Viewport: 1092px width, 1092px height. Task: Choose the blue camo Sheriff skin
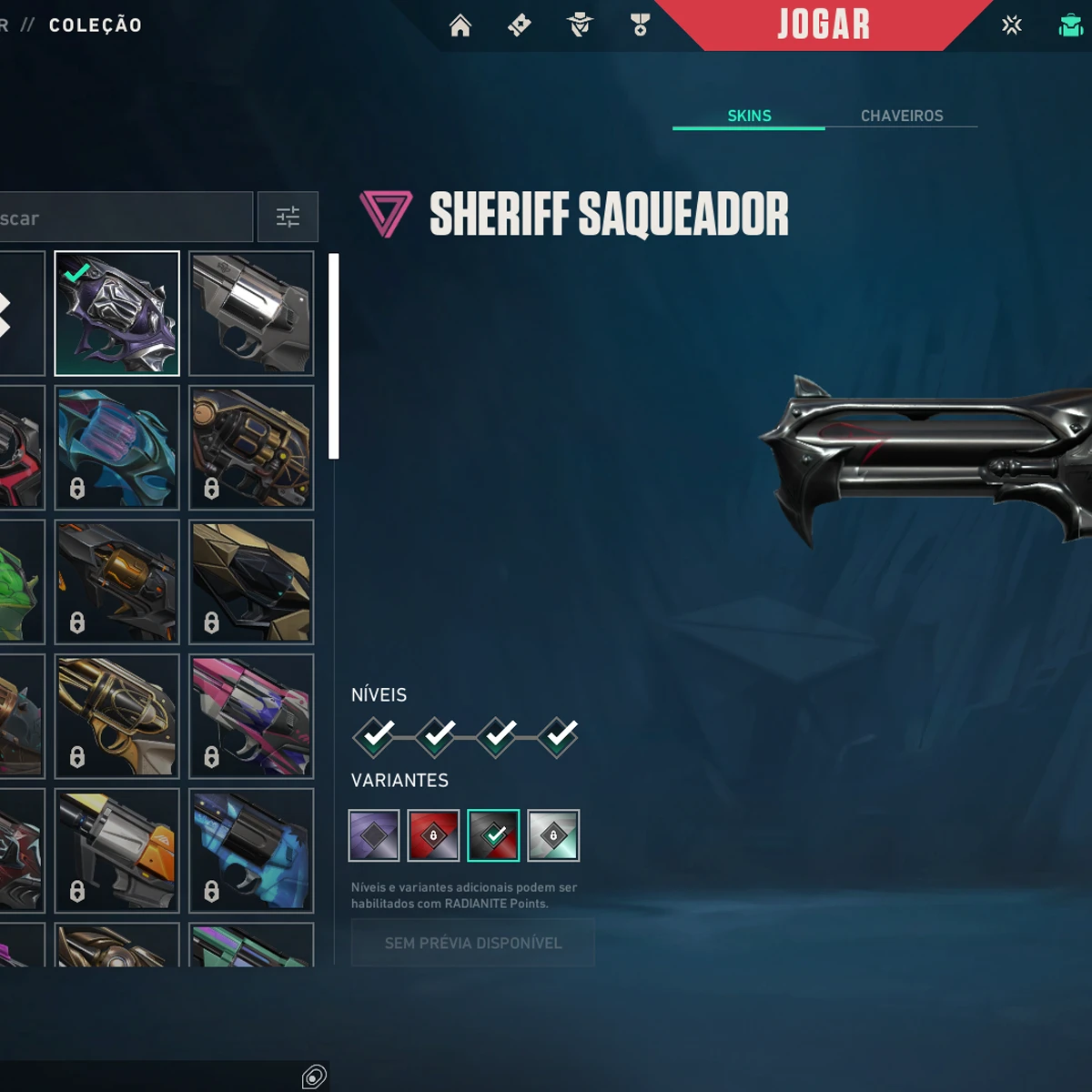[252, 851]
